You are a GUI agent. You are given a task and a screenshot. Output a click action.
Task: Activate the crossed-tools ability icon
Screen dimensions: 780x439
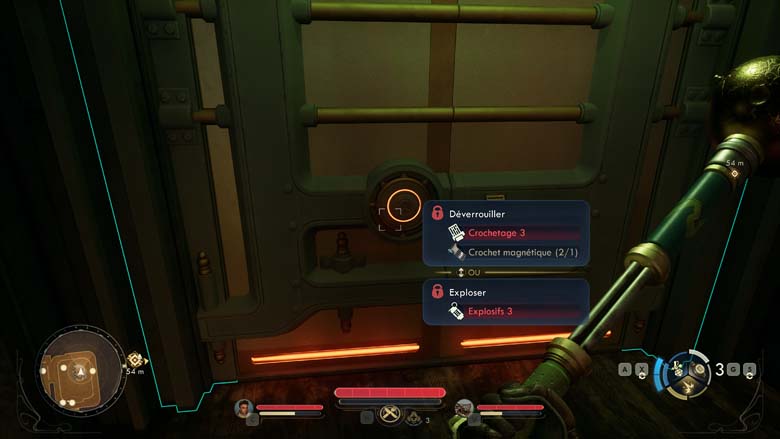tap(390, 416)
